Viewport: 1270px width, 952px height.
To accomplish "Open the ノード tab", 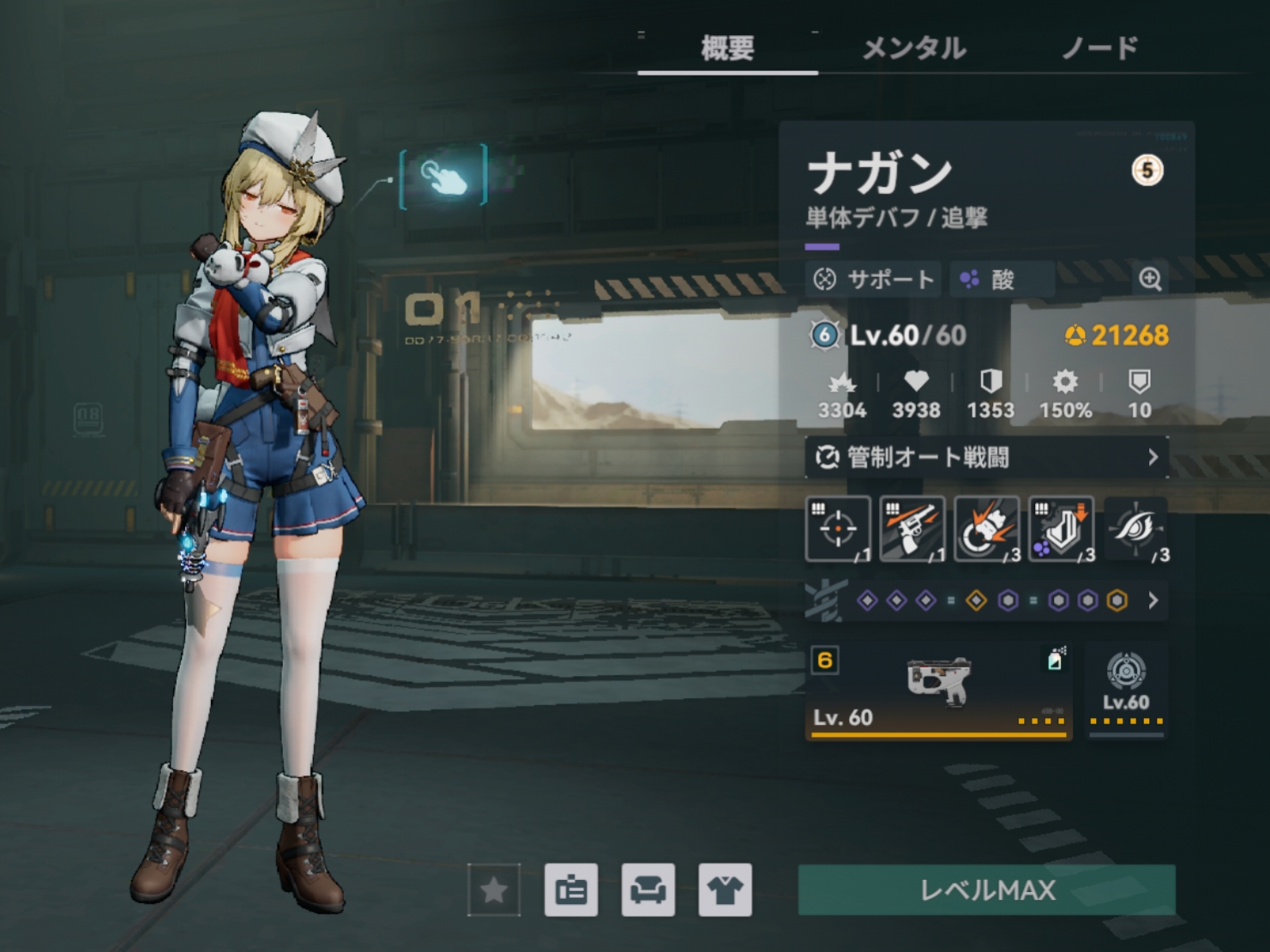I will click(1099, 48).
